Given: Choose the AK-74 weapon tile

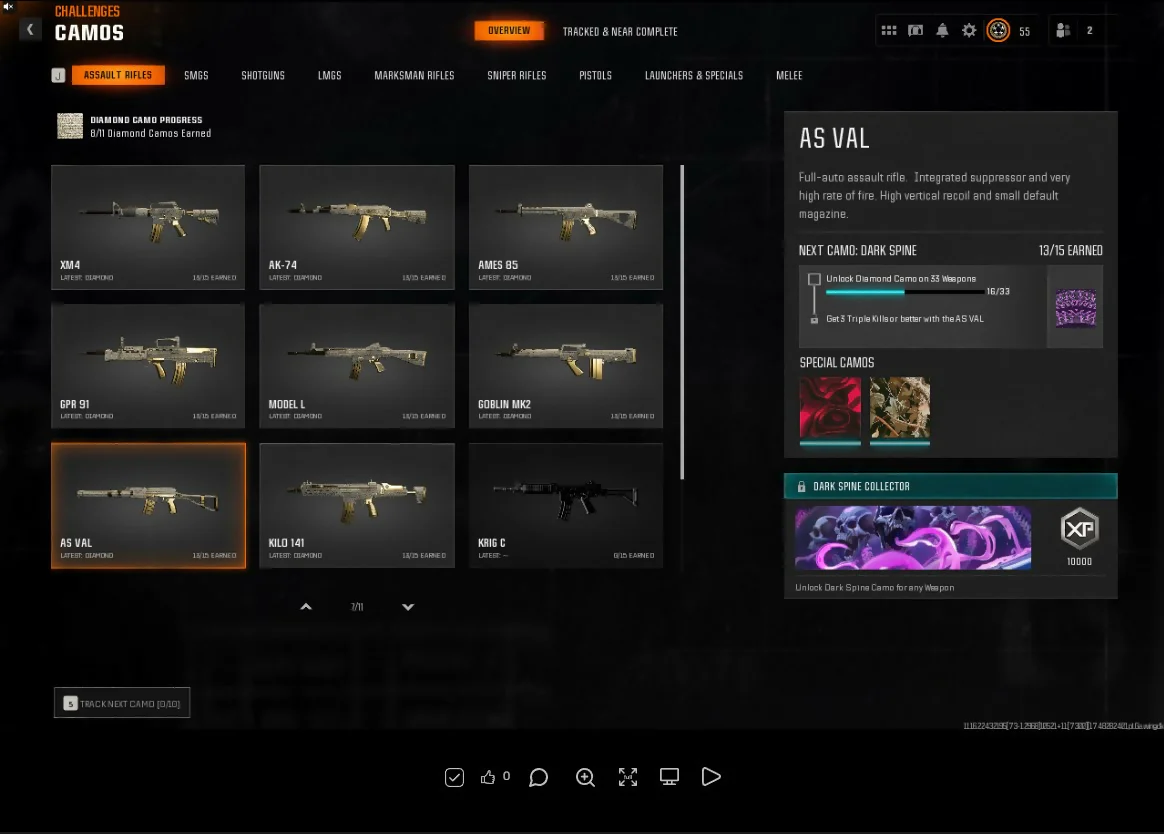Looking at the screenshot, I should click(x=357, y=227).
